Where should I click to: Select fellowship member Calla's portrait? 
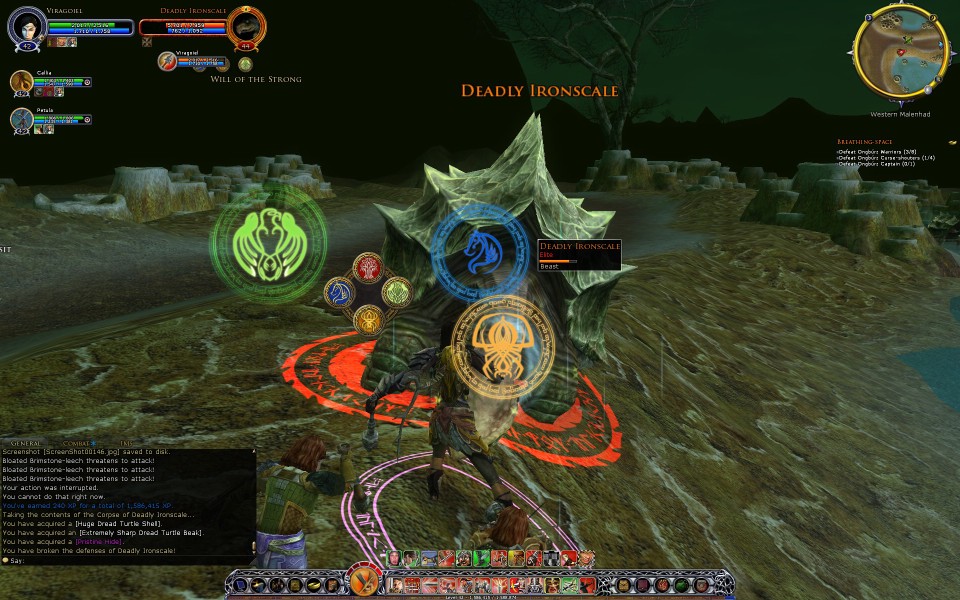click(22, 82)
